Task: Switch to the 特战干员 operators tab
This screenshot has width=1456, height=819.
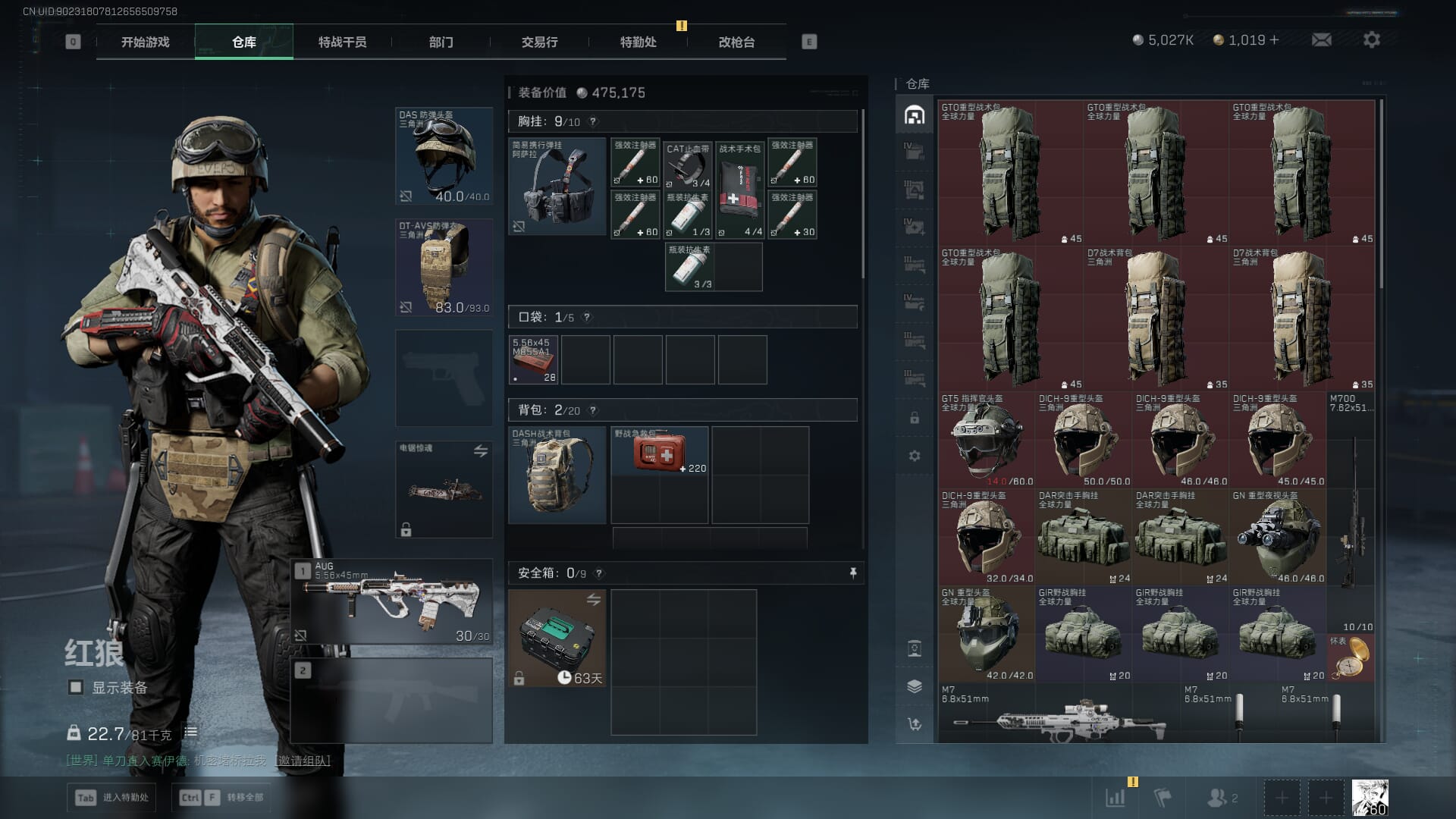Action: tap(342, 42)
